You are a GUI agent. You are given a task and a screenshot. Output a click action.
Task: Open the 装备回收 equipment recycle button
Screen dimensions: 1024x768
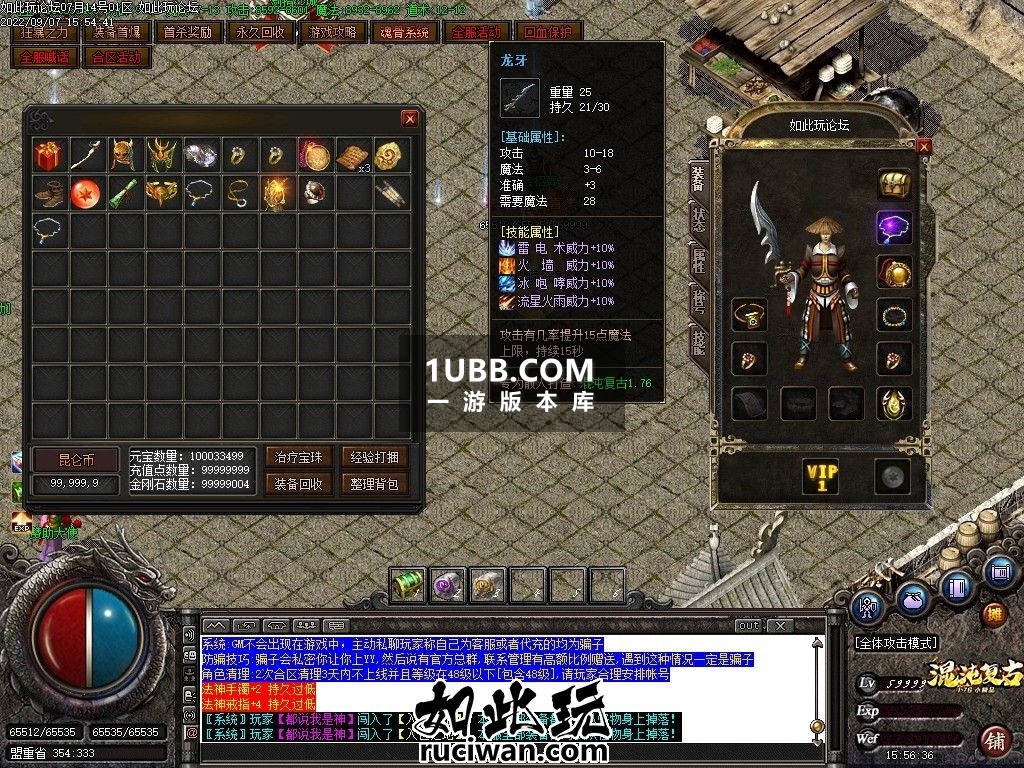click(x=299, y=484)
